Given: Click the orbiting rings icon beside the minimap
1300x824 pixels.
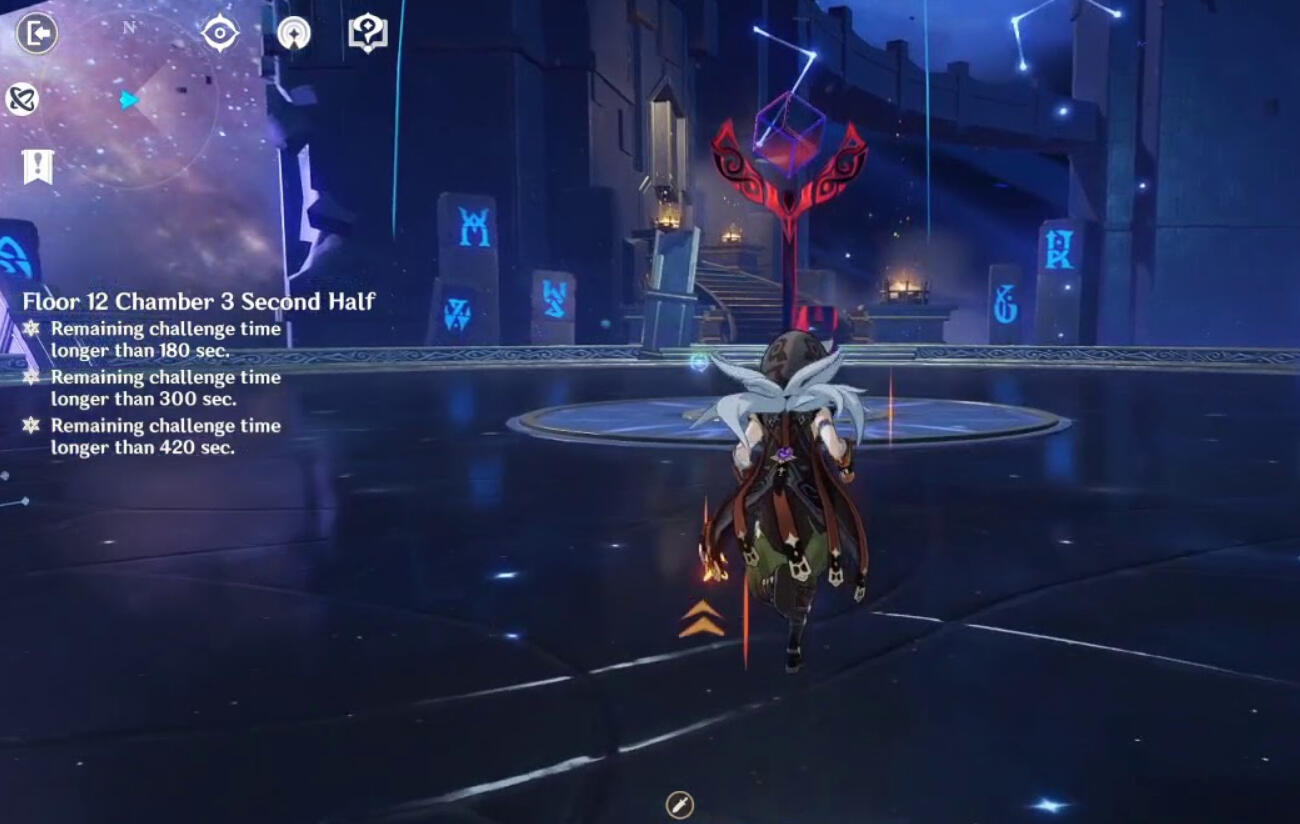Looking at the screenshot, I should point(22,99).
